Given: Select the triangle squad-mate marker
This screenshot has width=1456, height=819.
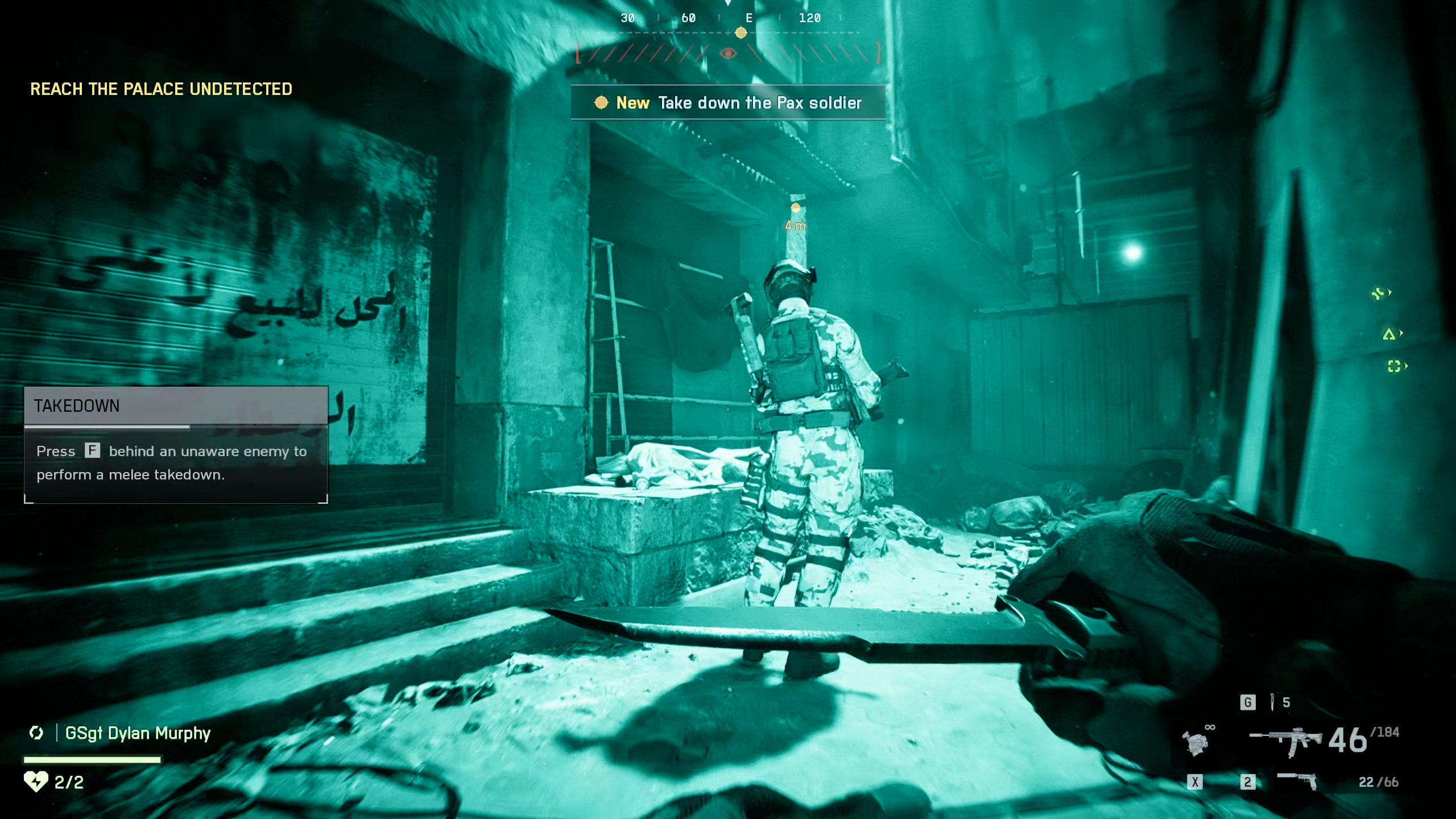Looking at the screenshot, I should pyautogui.click(x=1389, y=334).
